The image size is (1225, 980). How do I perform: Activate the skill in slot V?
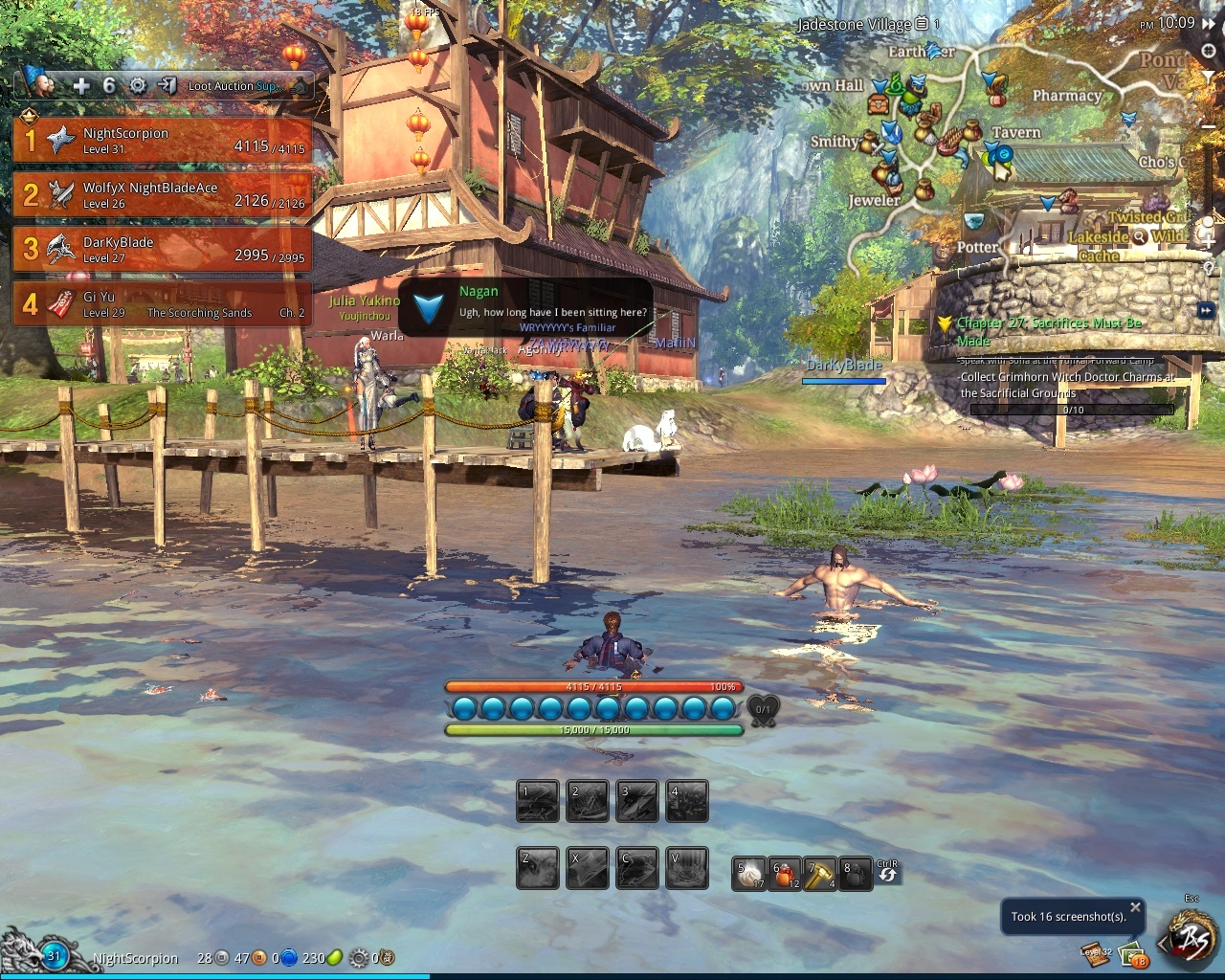point(686,869)
